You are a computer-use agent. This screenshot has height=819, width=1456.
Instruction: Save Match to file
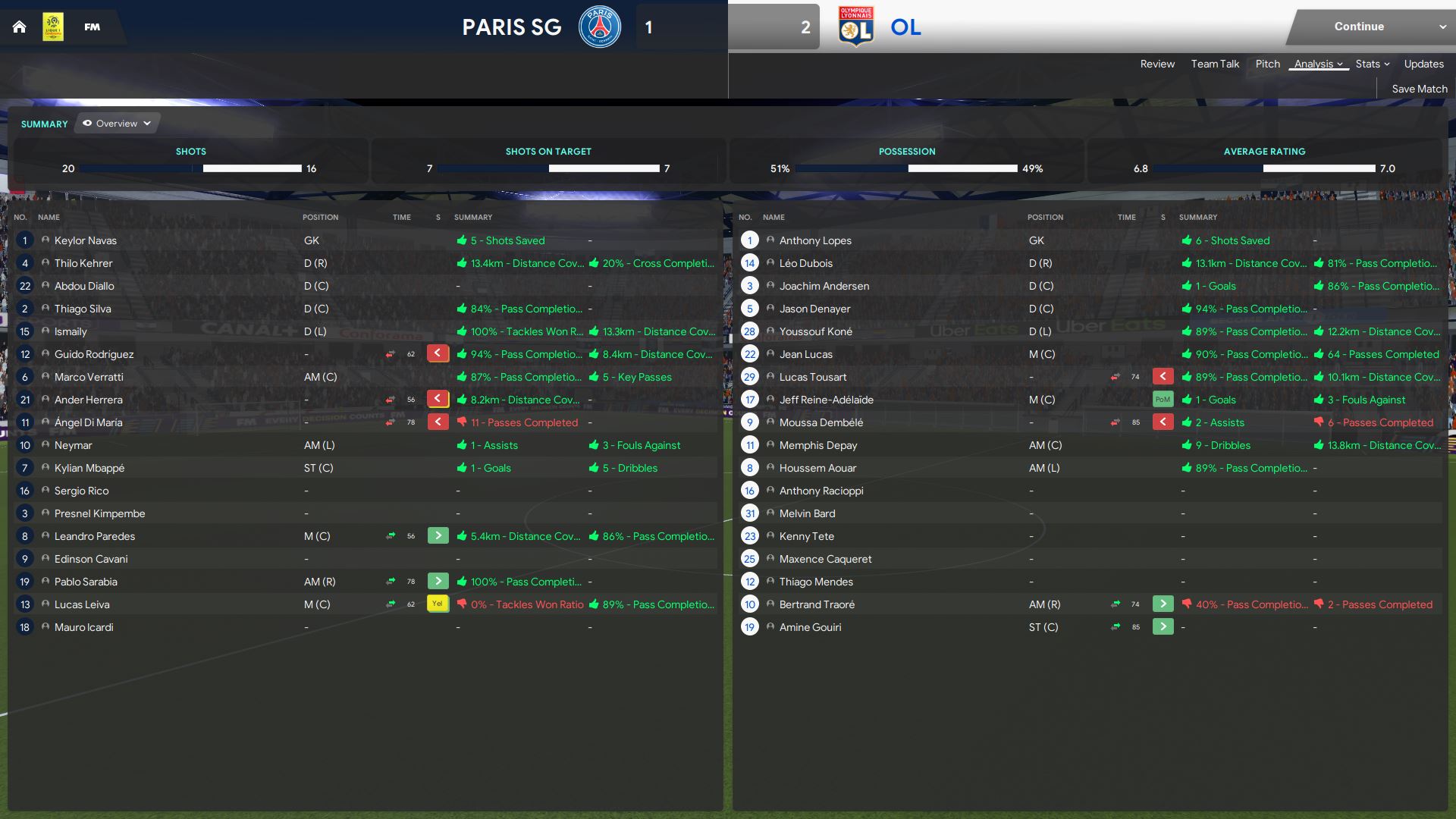1419,89
